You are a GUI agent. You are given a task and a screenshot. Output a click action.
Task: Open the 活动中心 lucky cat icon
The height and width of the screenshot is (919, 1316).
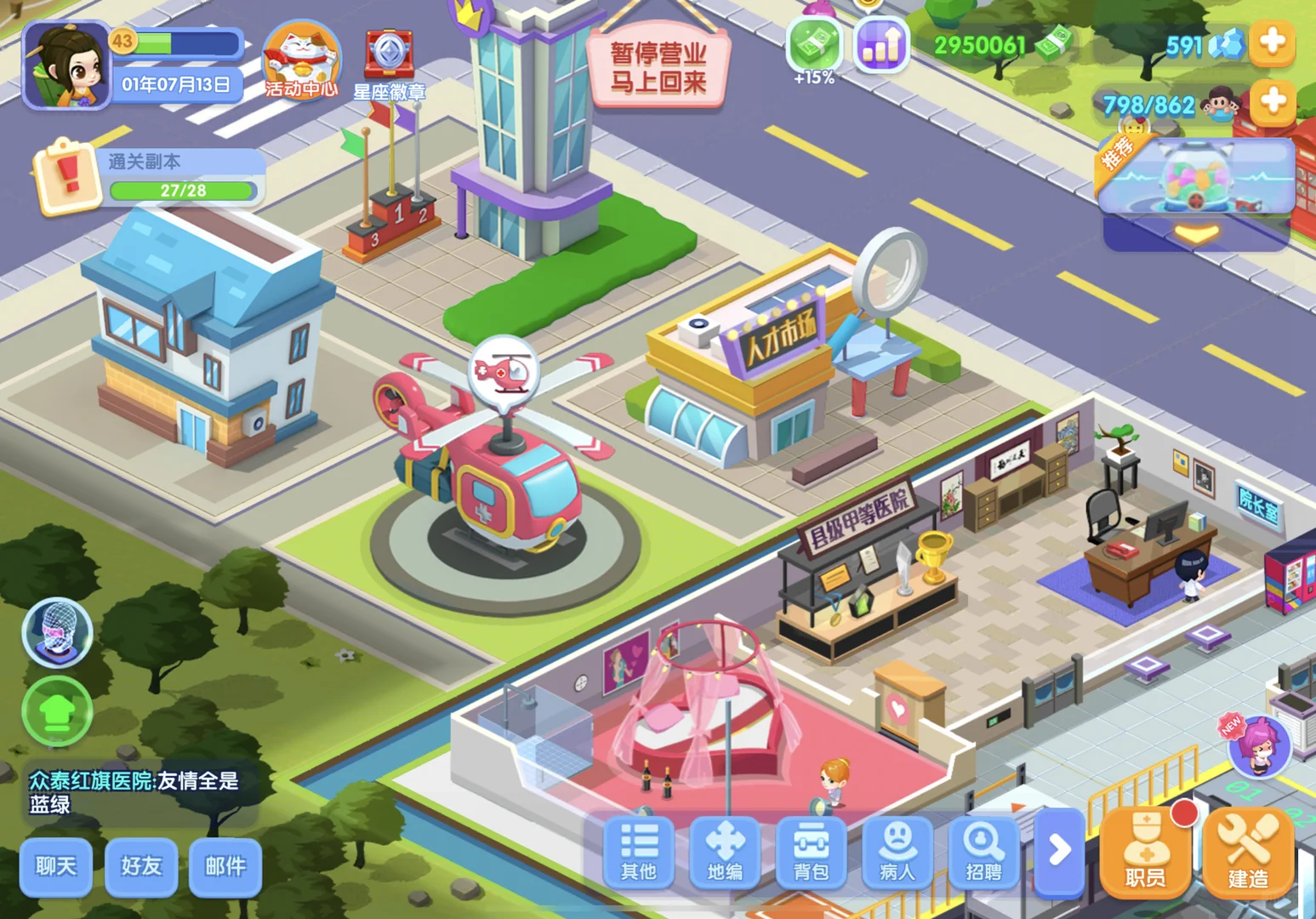[301, 60]
